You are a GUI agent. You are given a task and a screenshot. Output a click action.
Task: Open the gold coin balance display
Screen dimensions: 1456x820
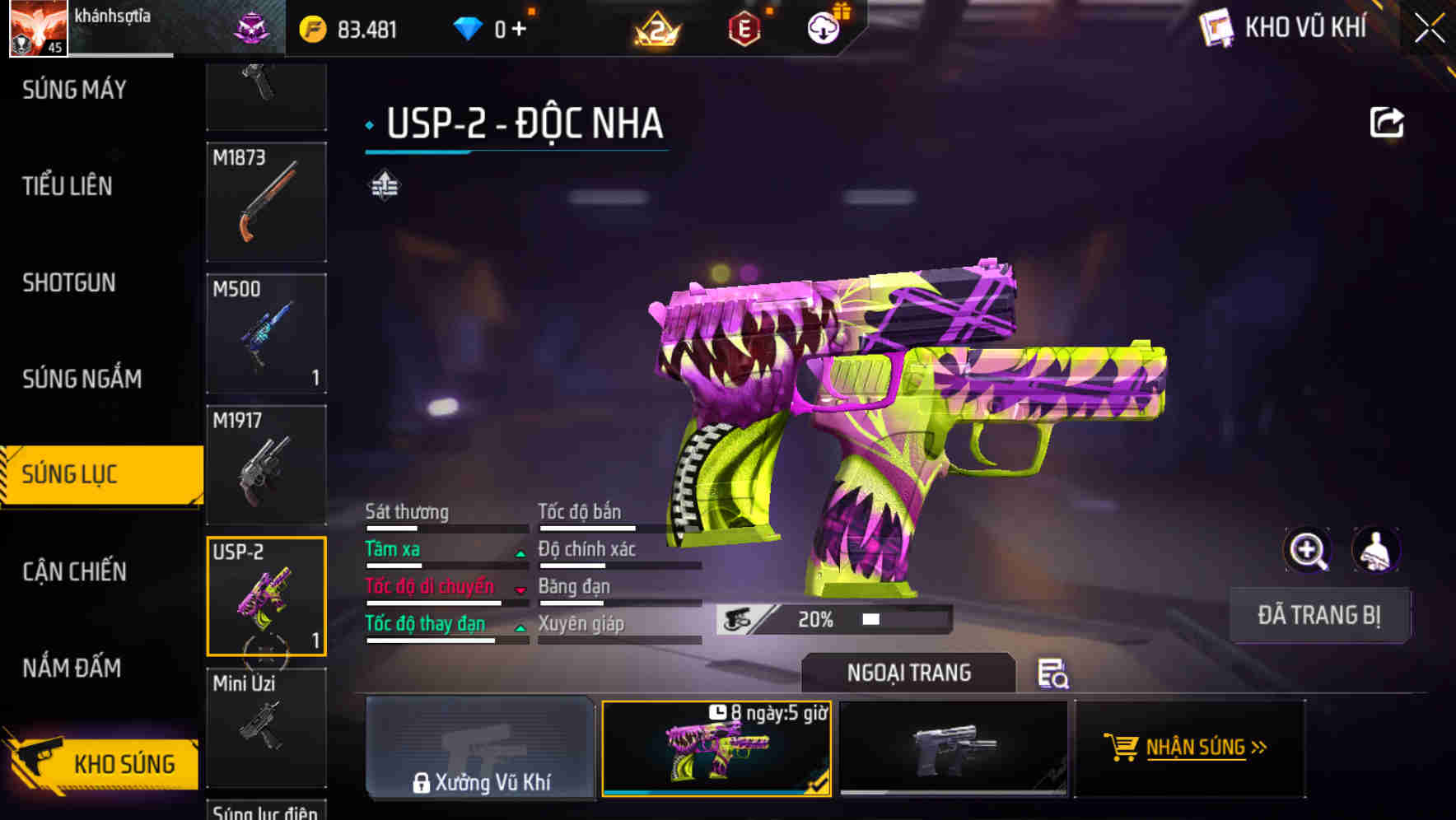tap(352, 27)
